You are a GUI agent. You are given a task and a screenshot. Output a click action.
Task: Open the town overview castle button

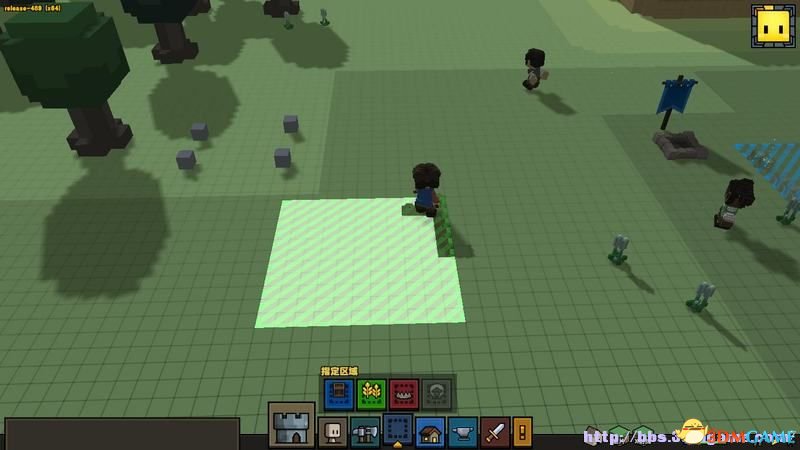click(292, 425)
